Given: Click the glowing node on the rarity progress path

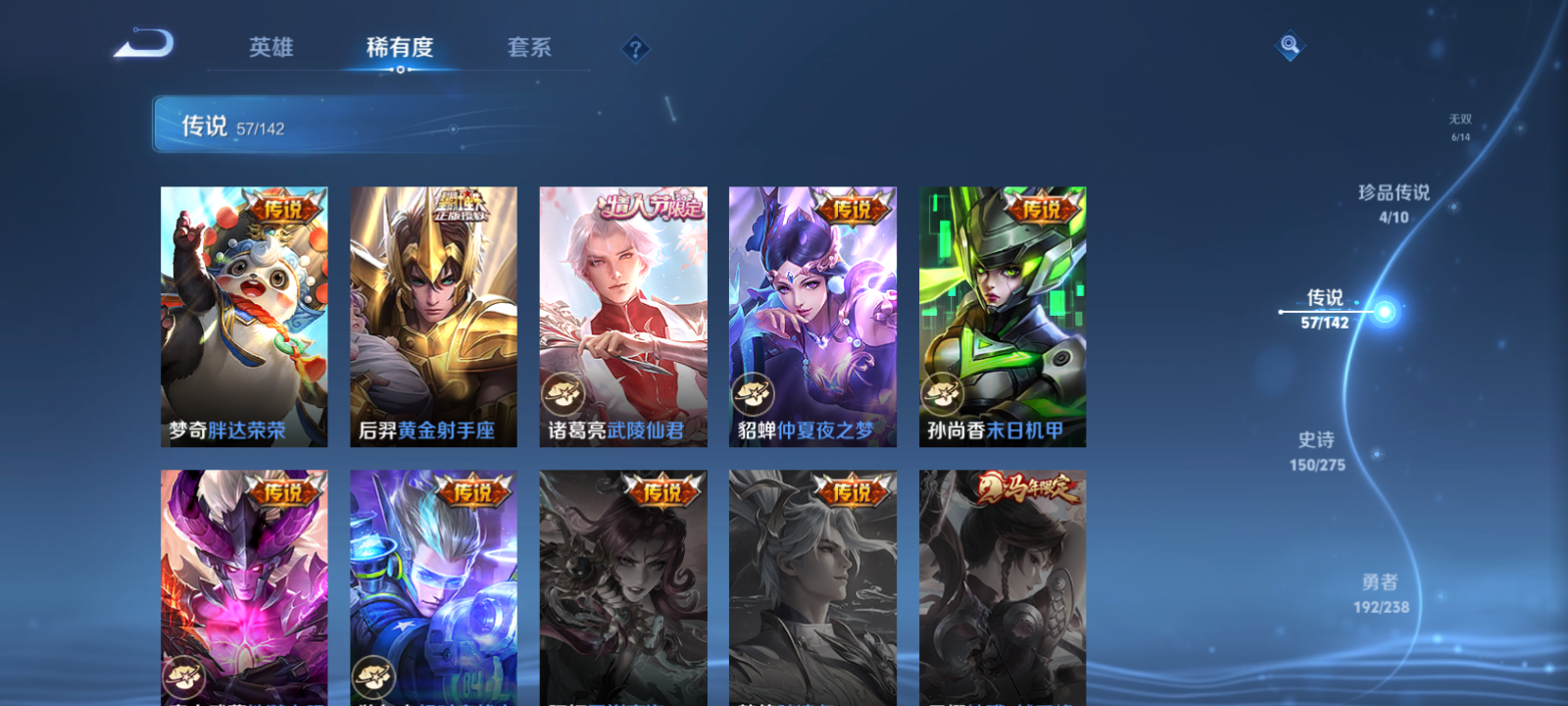Looking at the screenshot, I should click(x=1384, y=312).
